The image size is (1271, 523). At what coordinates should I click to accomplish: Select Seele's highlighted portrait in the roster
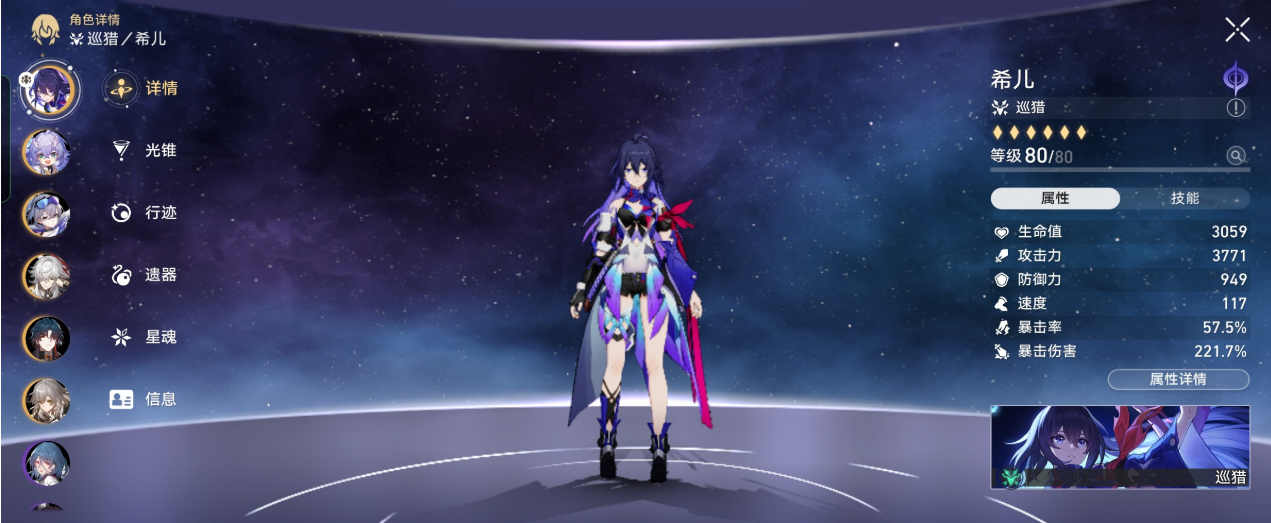[x=48, y=88]
